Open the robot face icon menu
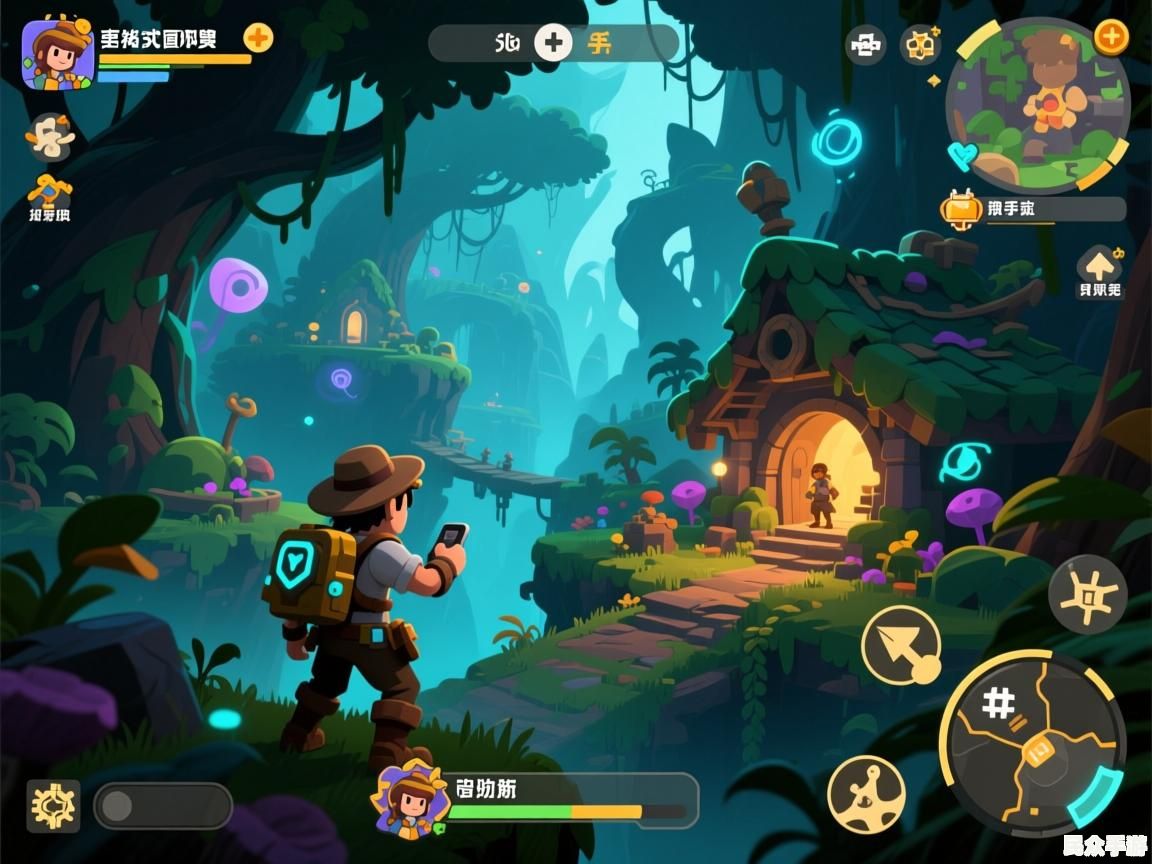 pyautogui.click(x=865, y=44)
